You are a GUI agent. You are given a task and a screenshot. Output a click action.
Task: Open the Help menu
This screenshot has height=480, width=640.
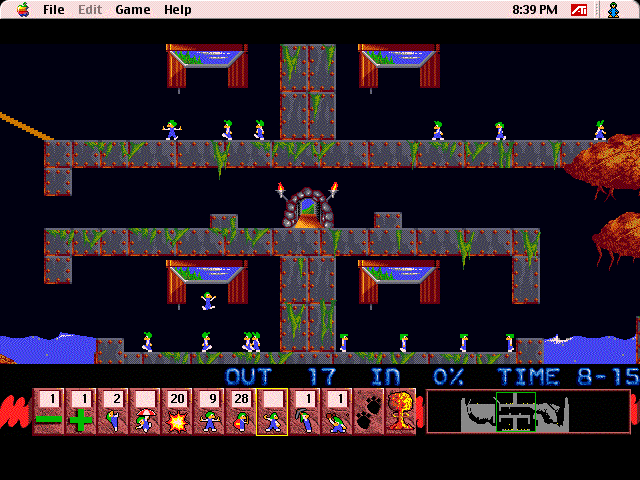178,10
